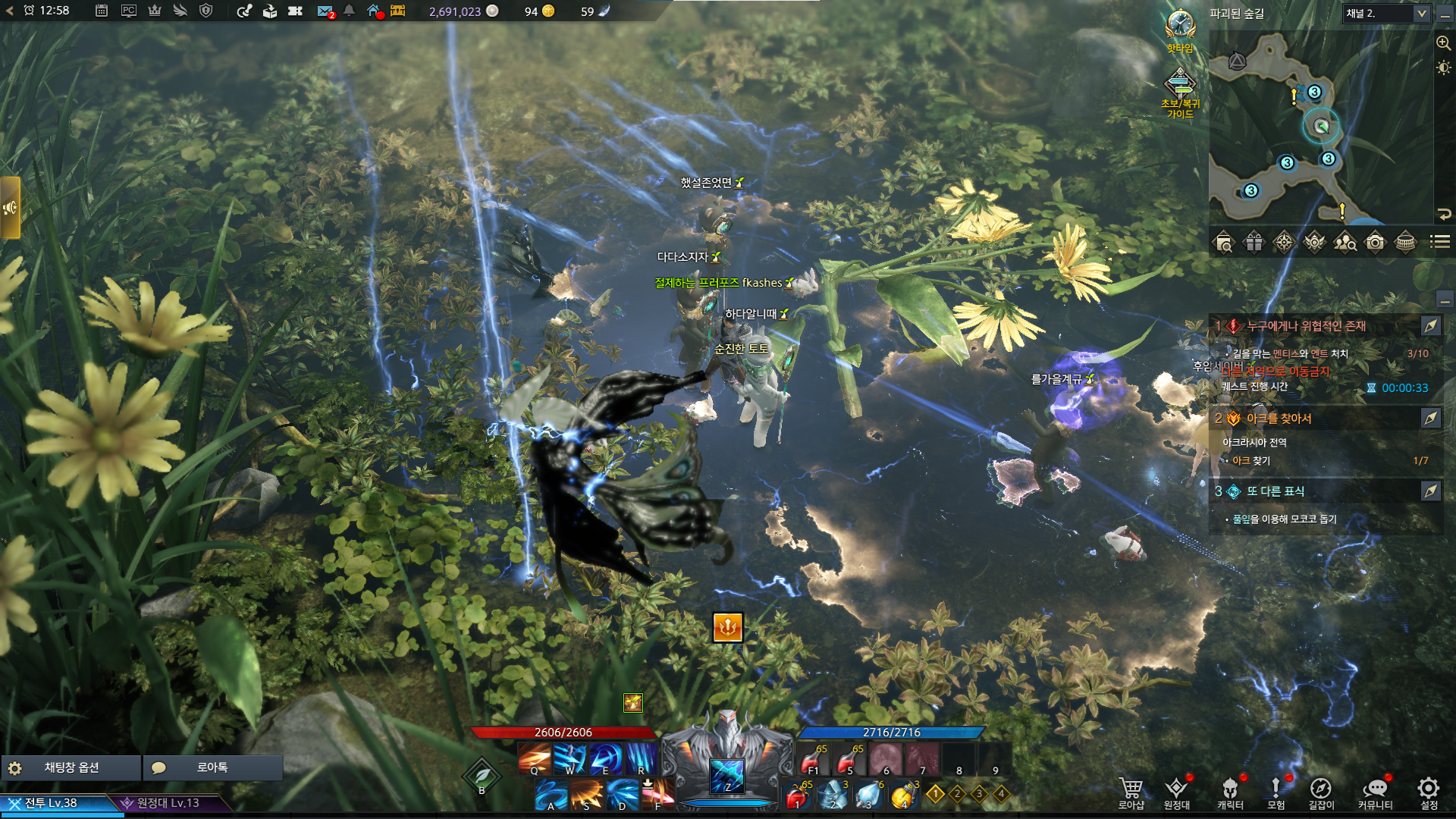Open the mail icon with unread badge
Image resolution: width=1456 pixels, height=819 pixels.
(x=325, y=11)
